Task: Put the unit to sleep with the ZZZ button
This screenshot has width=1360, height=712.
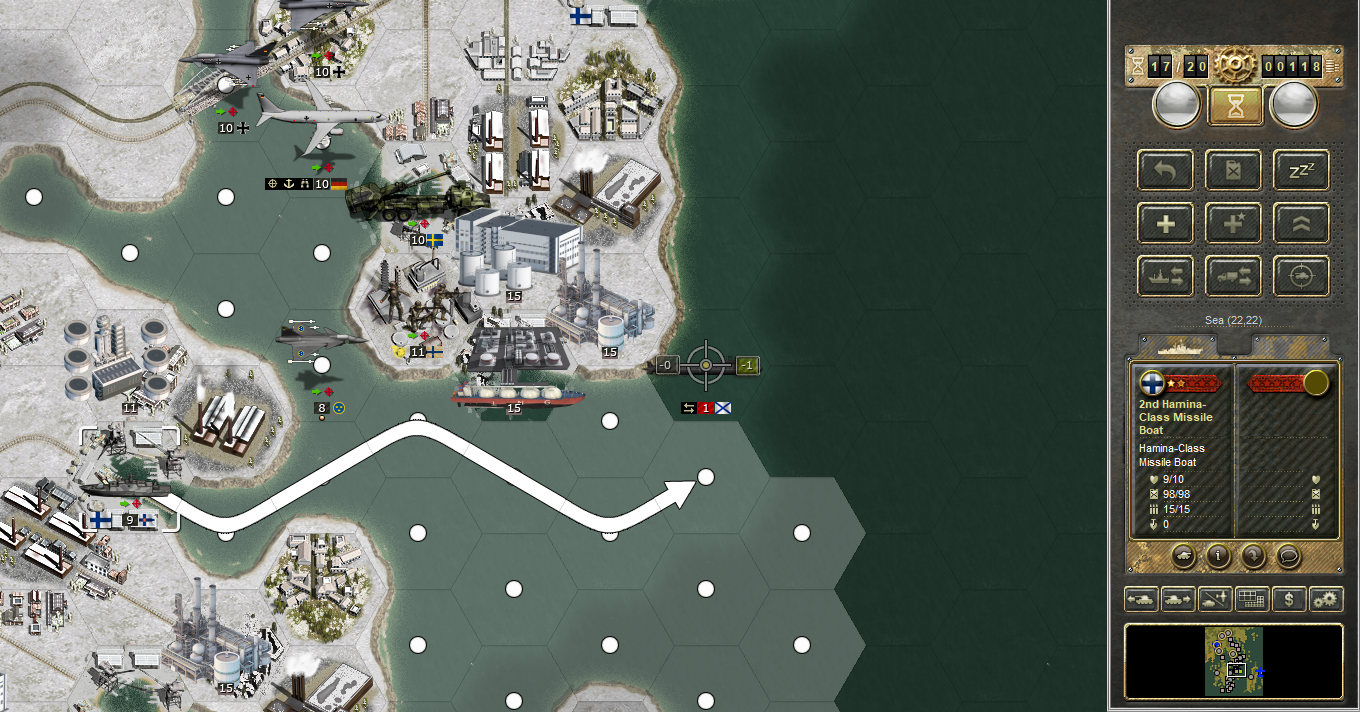Action: pos(1301,170)
